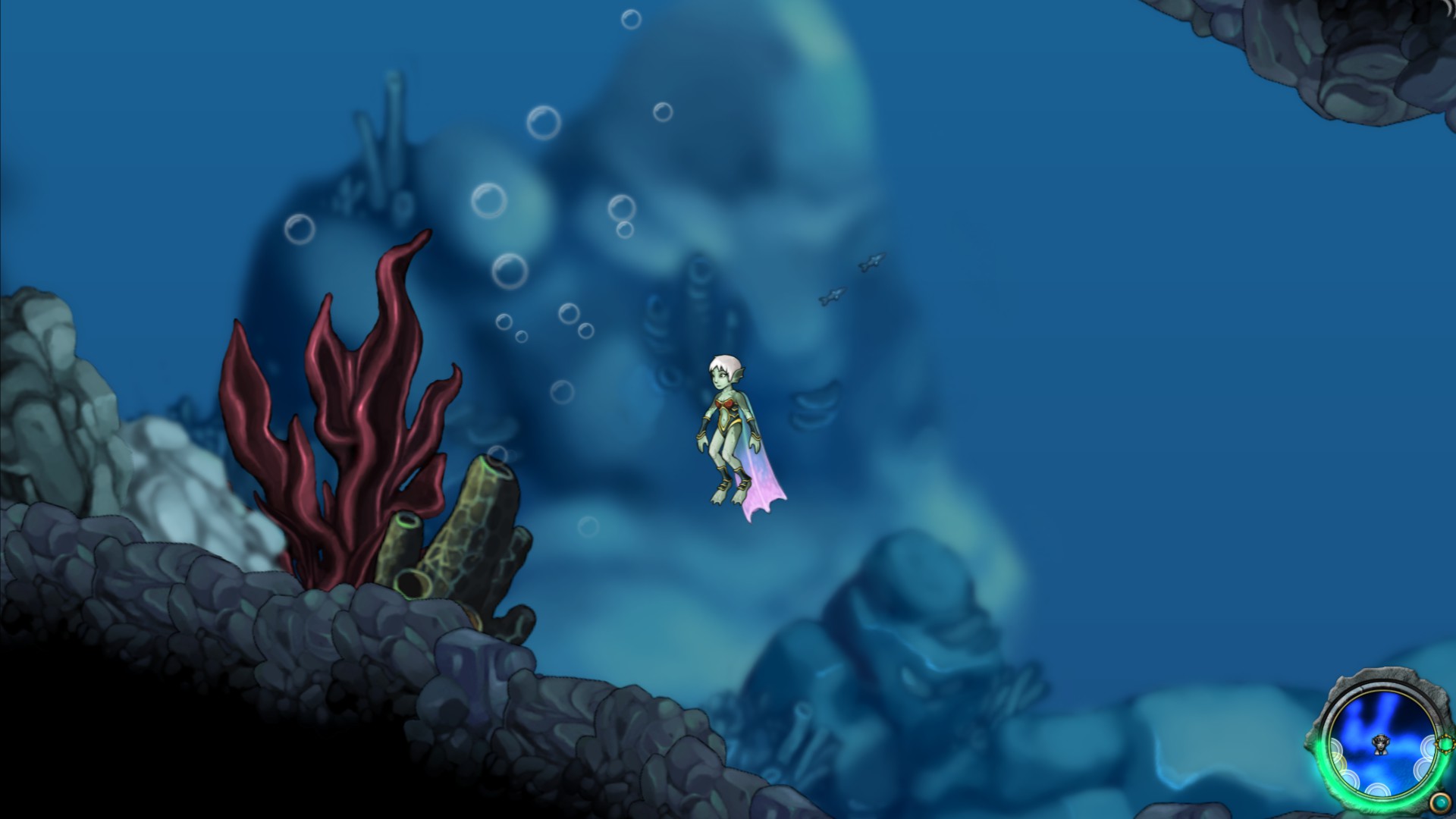Image resolution: width=1456 pixels, height=819 pixels.
Task: Select the gold gem ornament on the minimap ring
Action: click(1445, 744)
